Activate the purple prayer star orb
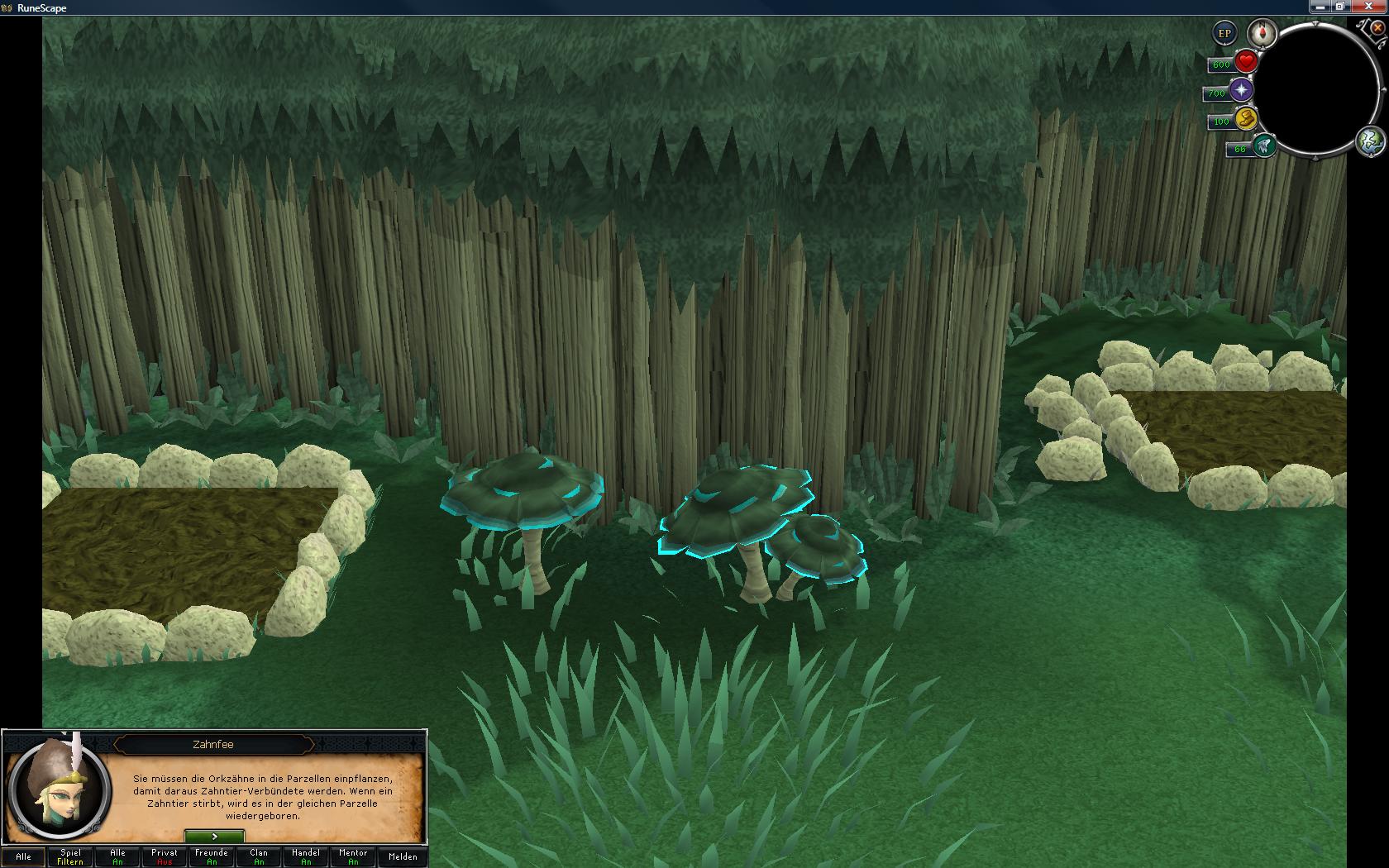The image size is (1389, 868). (x=1241, y=90)
